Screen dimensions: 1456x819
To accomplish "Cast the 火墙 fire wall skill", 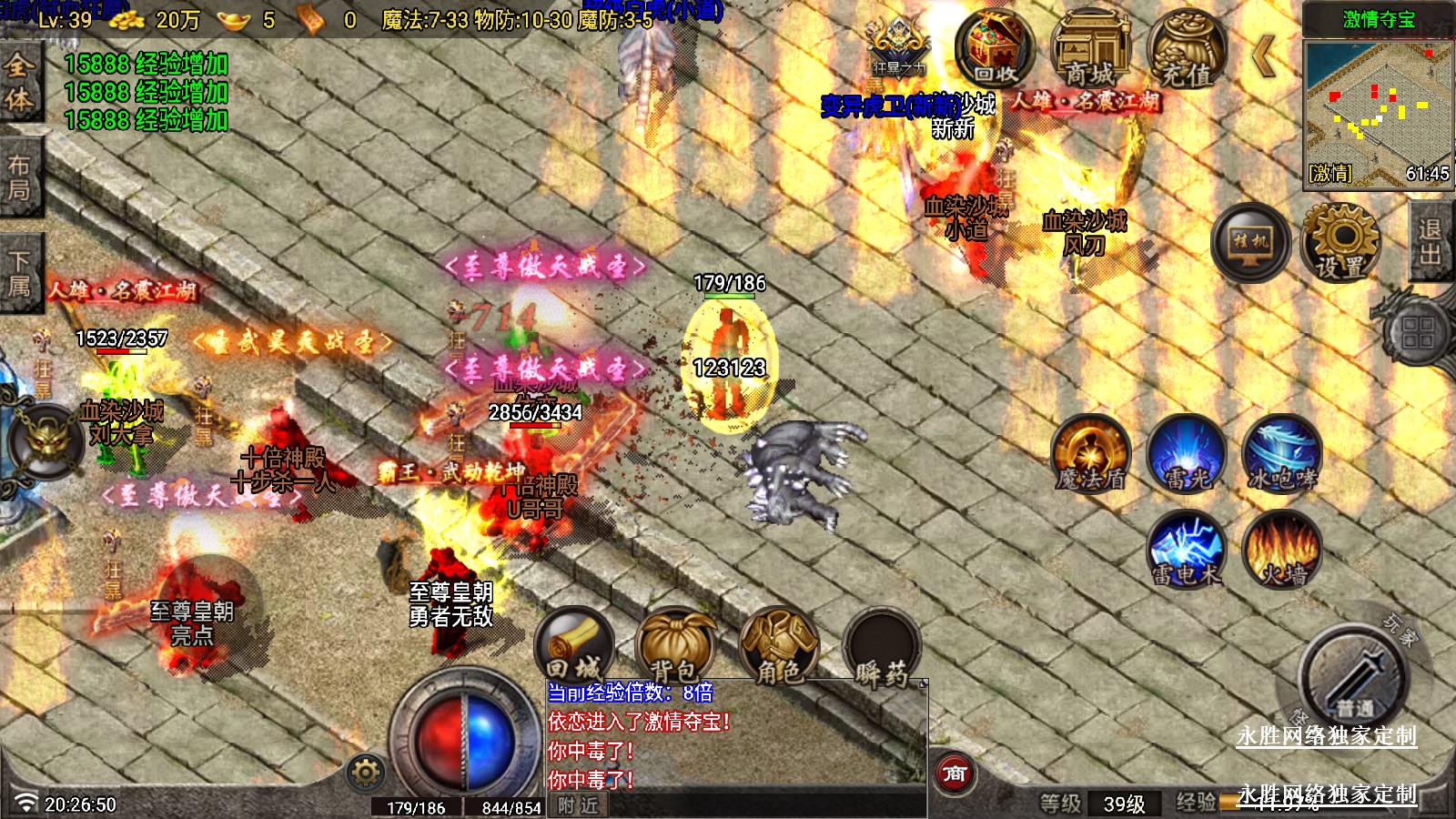I will (x=1281, y=550).
